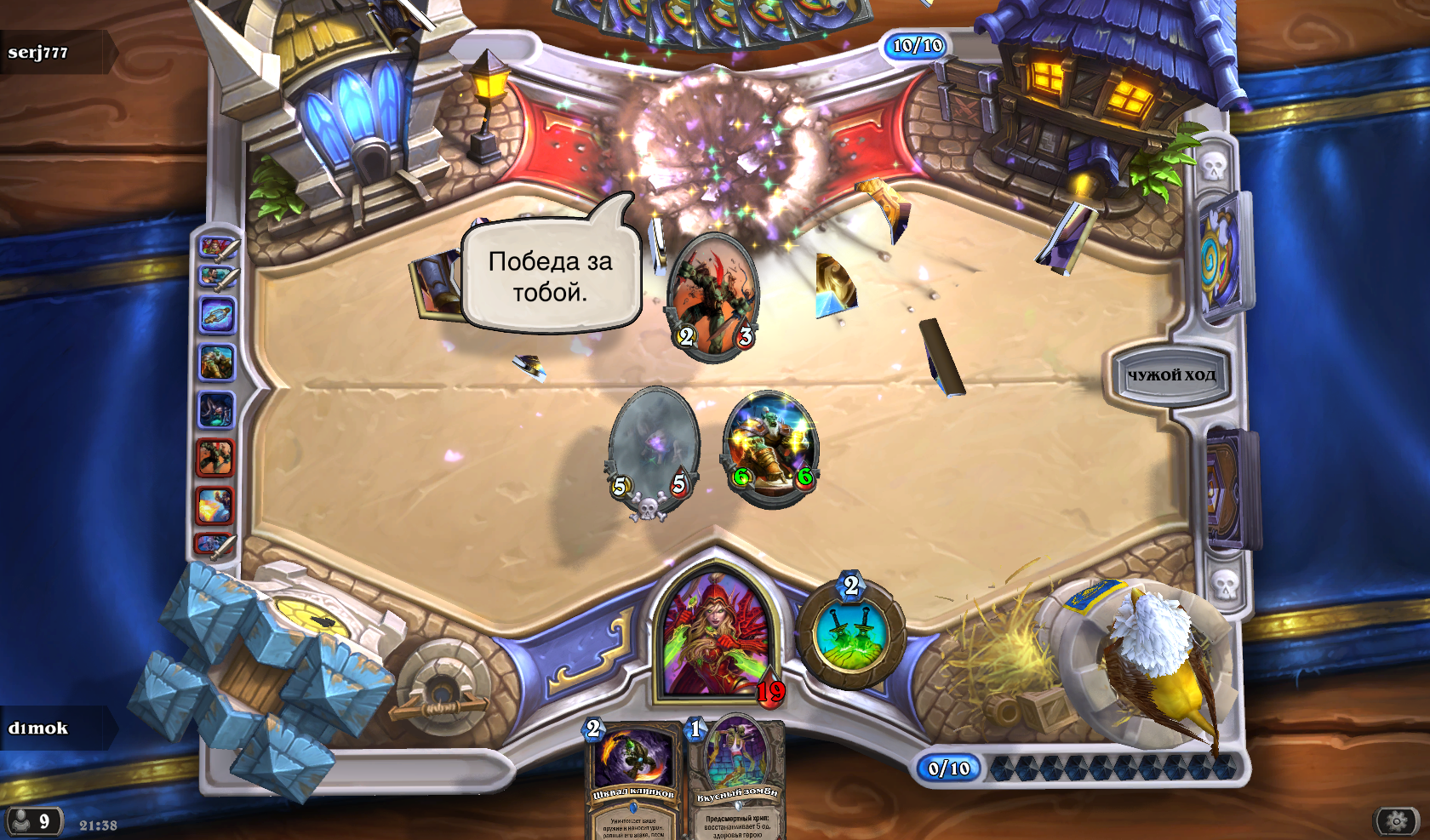Open the friends list showing 9 online
Image resolution: width=1430 pixels, height=840 pixels.
(x=32, y=821)
